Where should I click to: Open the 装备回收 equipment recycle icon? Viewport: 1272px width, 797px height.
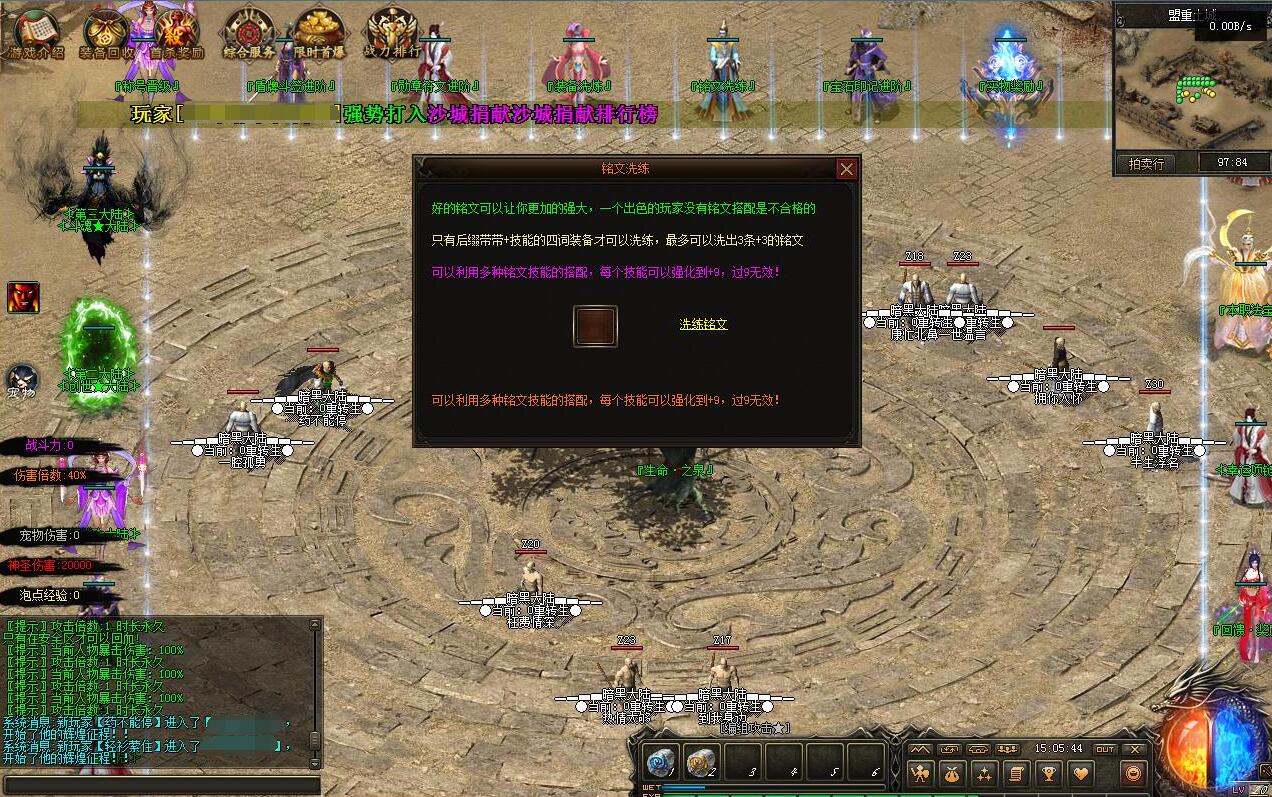(x=107, y=34)
